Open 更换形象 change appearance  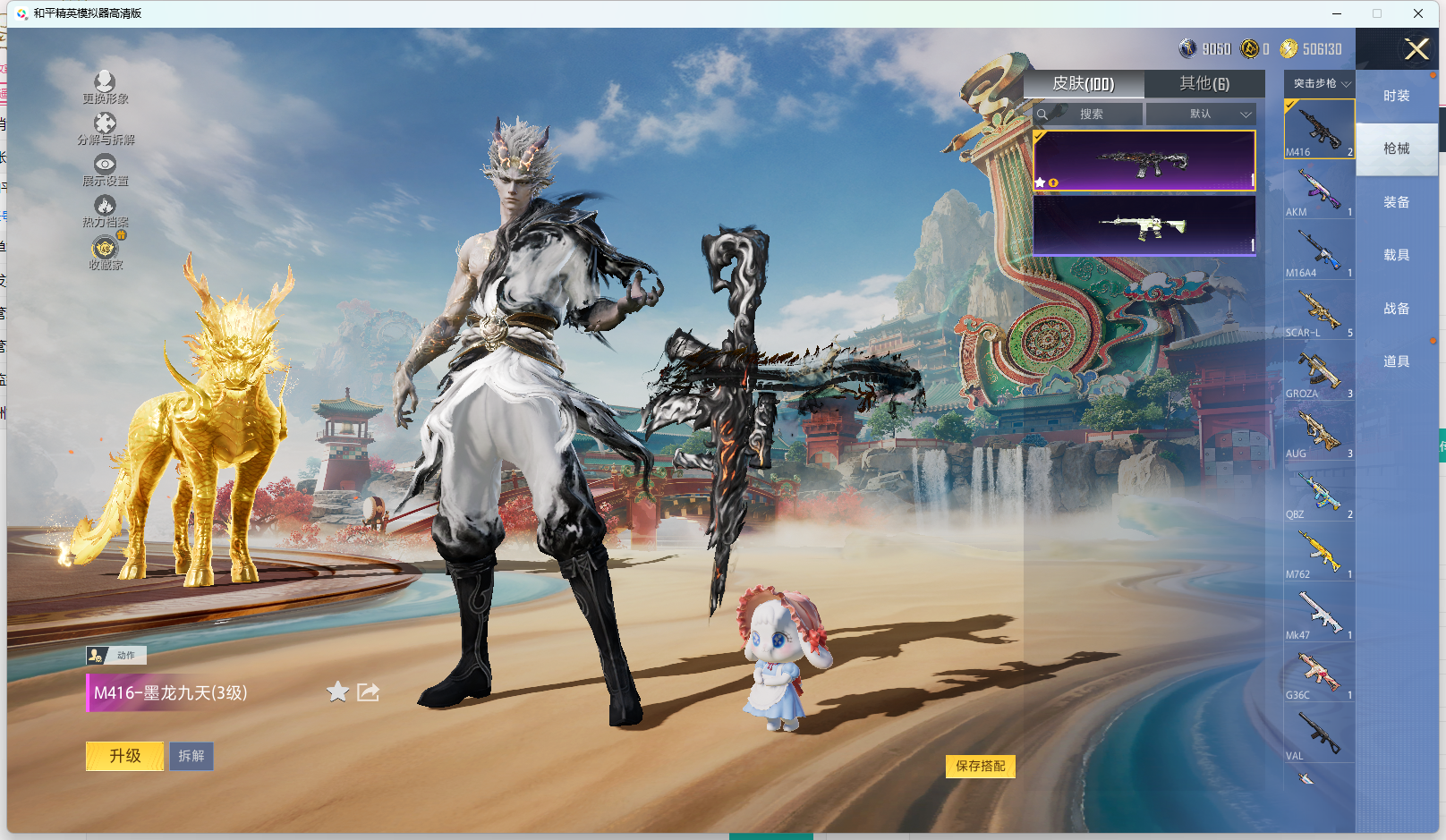(105, 87)
